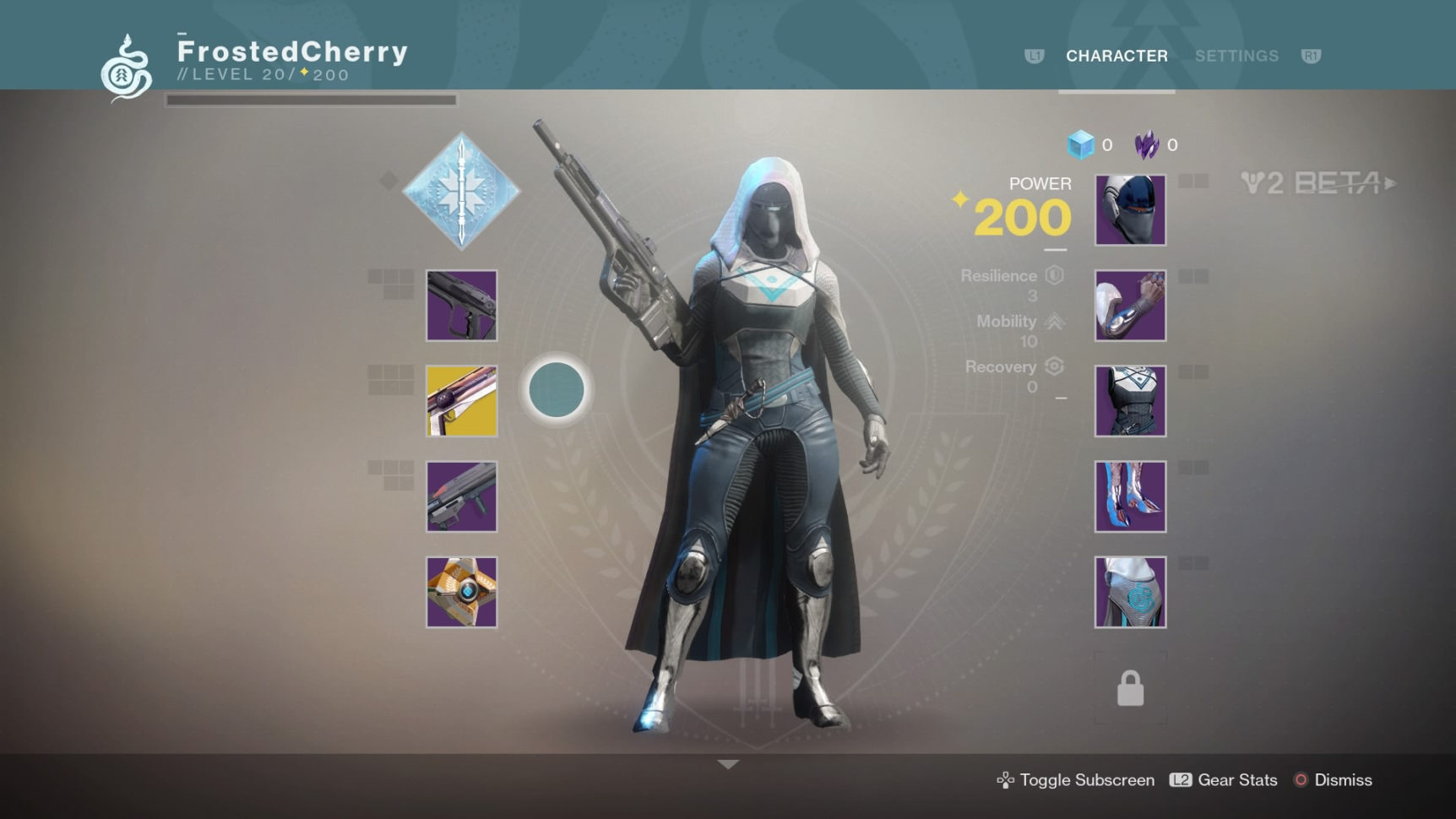
Task: Inspect the kinetic weapon slot
Action: click(x=461, y=306)
